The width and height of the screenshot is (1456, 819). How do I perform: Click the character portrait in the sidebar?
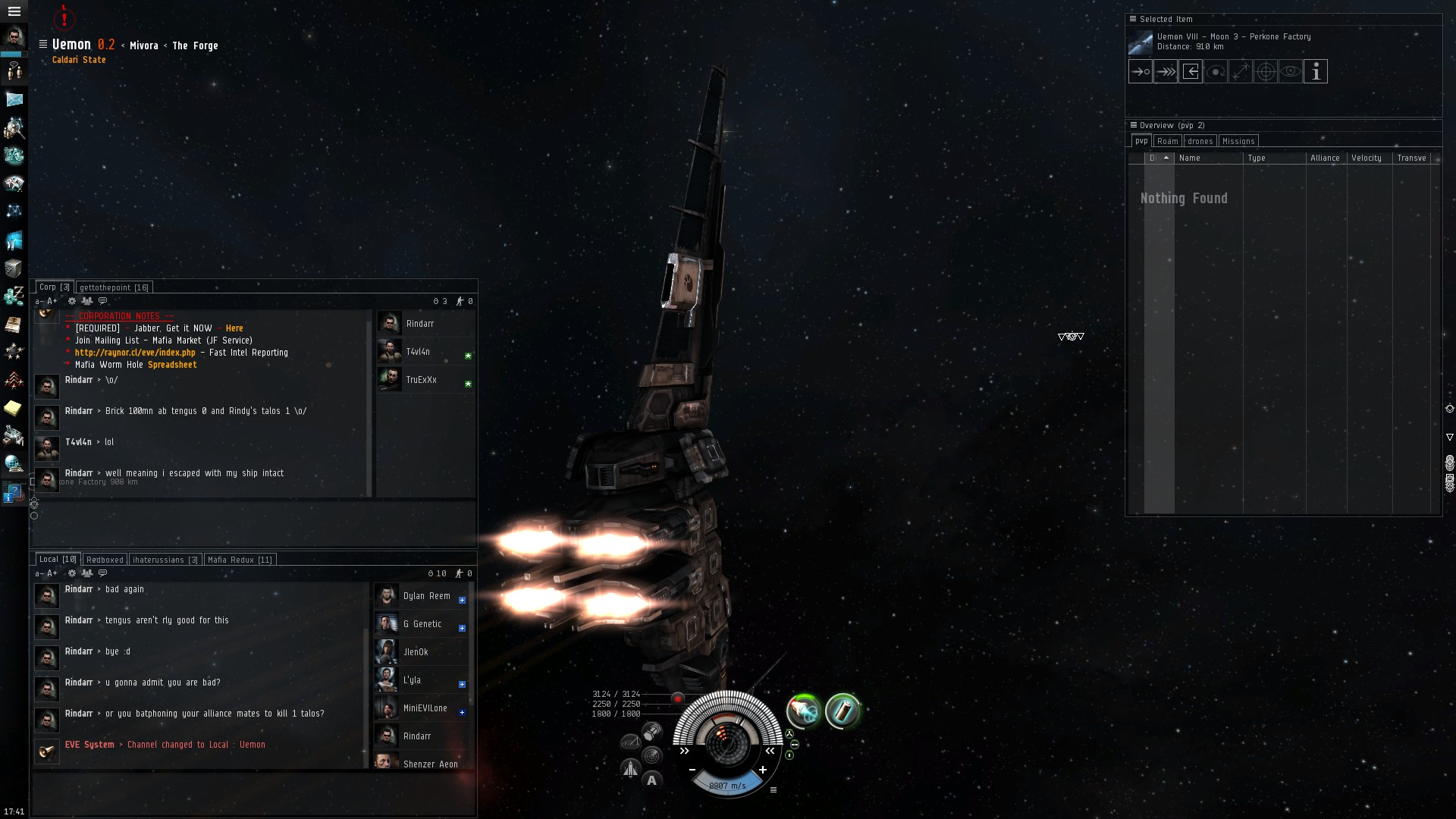[x=14, y=36]
